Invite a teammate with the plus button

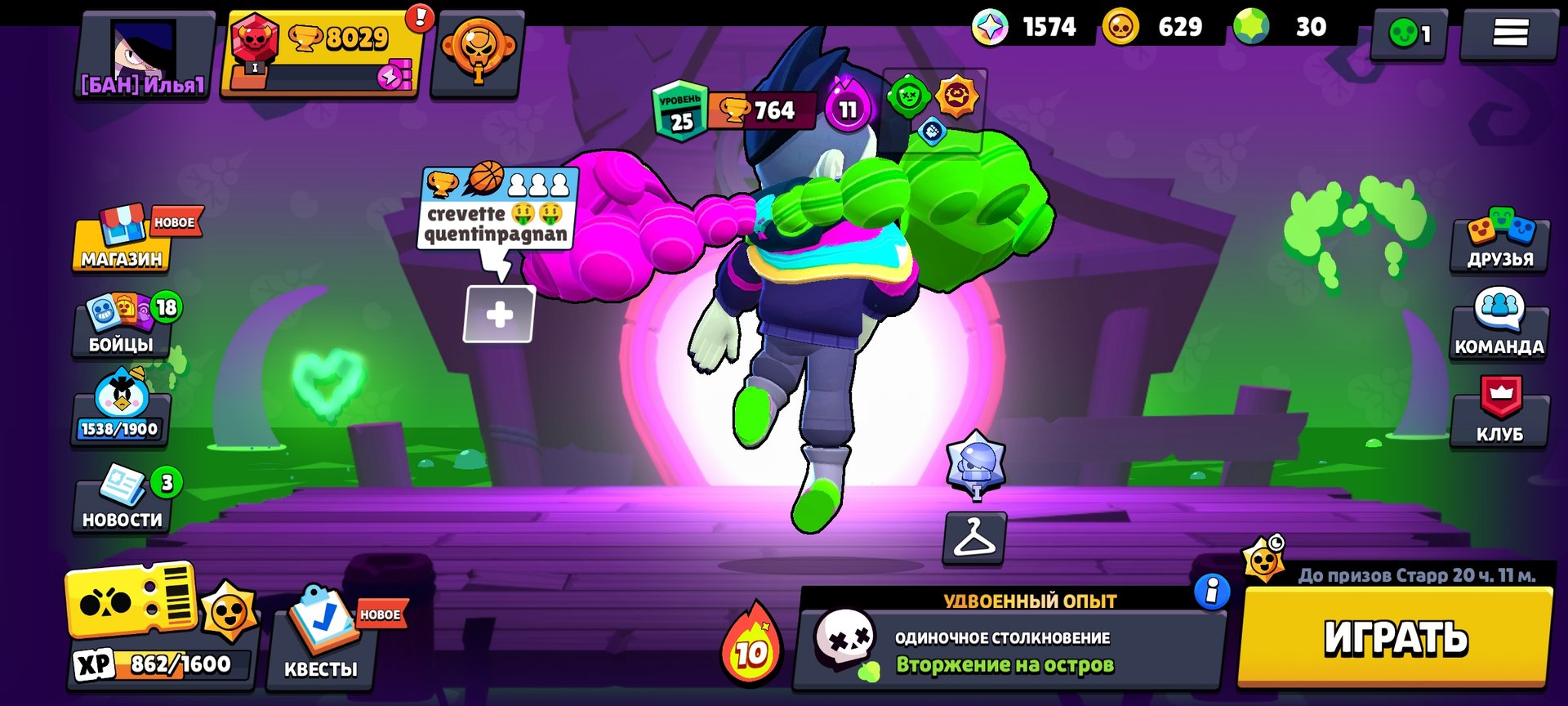coord(499,314)
